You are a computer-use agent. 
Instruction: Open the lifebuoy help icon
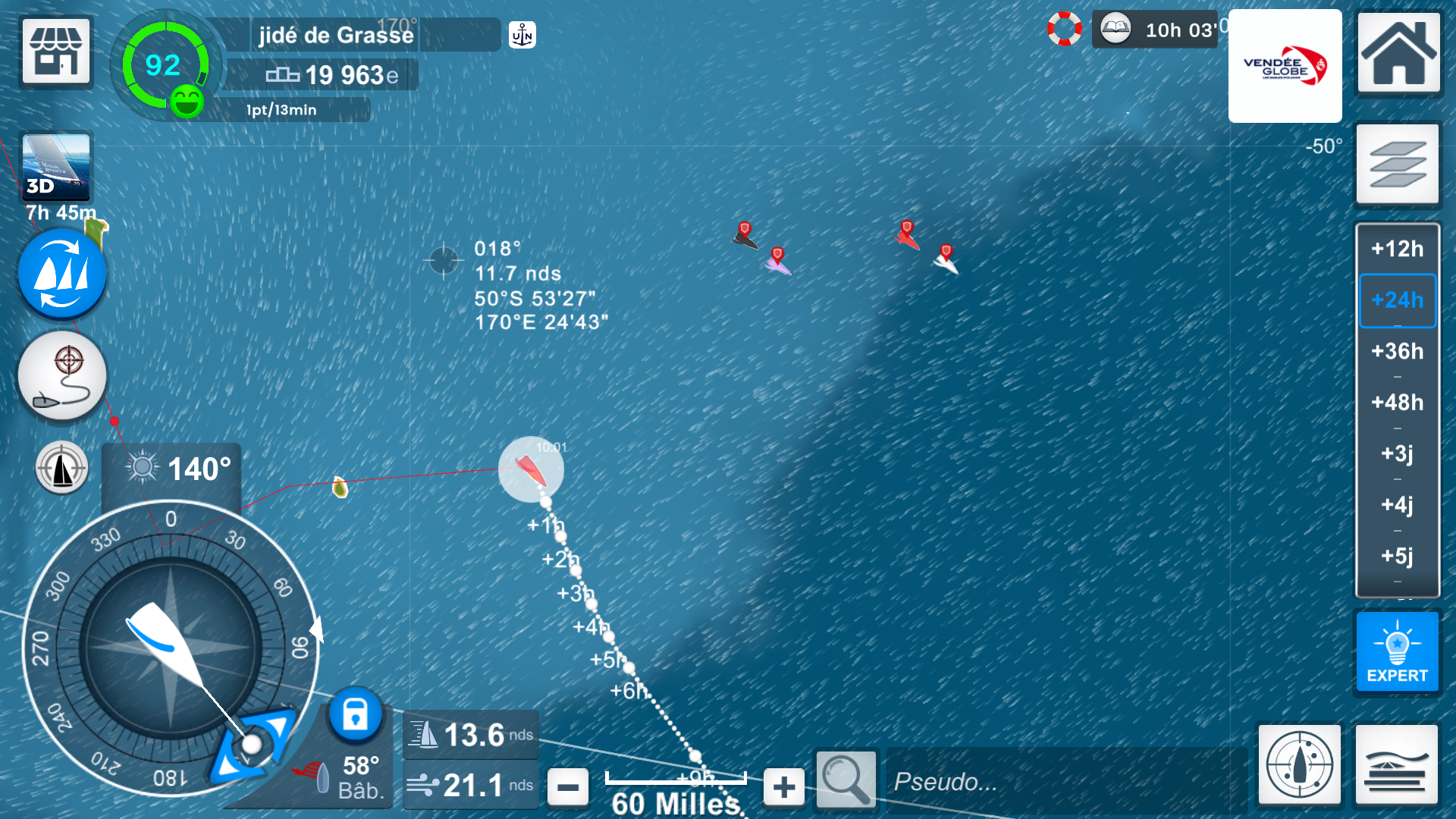pos(1065,29)
